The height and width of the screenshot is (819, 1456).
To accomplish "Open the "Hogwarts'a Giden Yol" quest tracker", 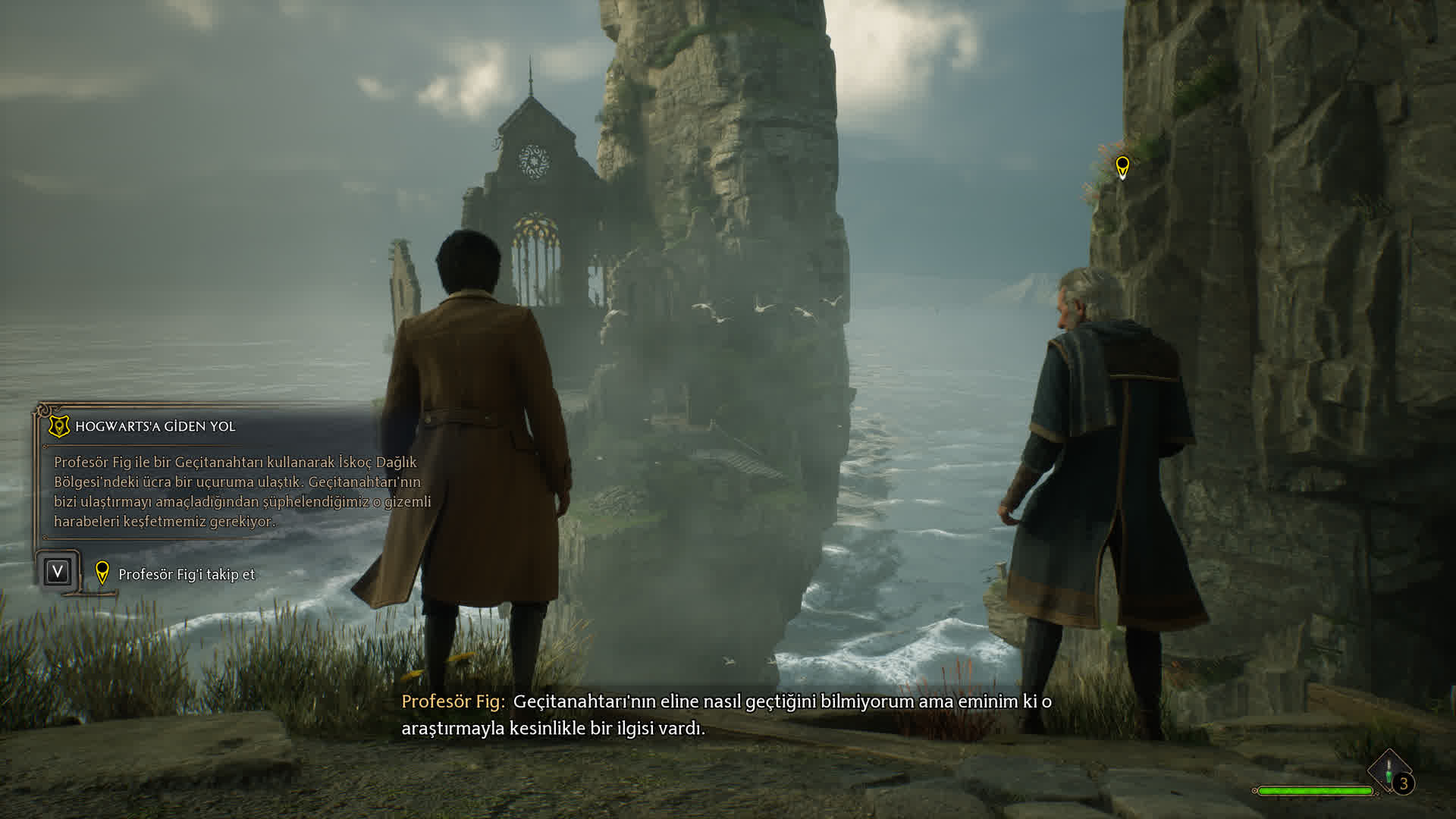I will coord(155,426).
